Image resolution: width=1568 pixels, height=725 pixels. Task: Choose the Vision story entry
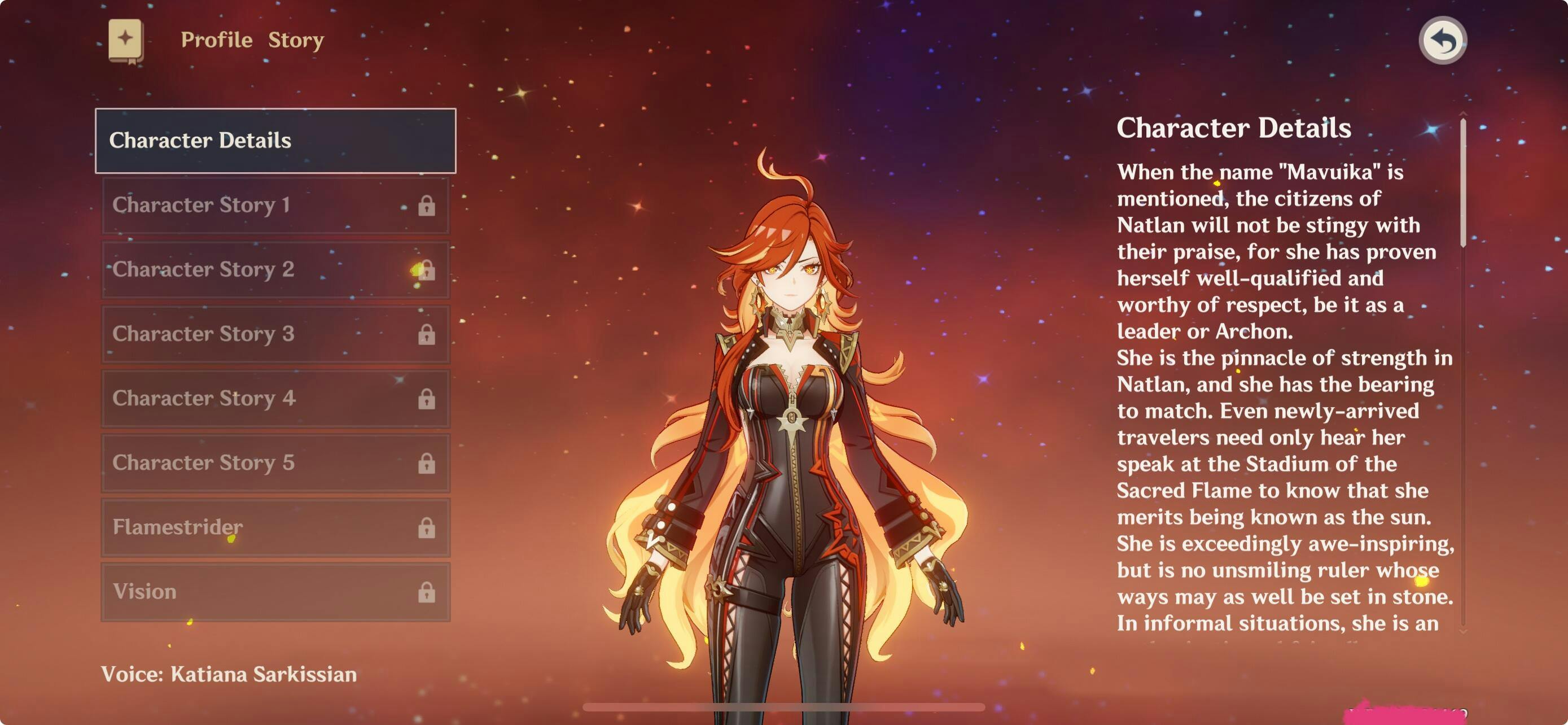[275, 592]
